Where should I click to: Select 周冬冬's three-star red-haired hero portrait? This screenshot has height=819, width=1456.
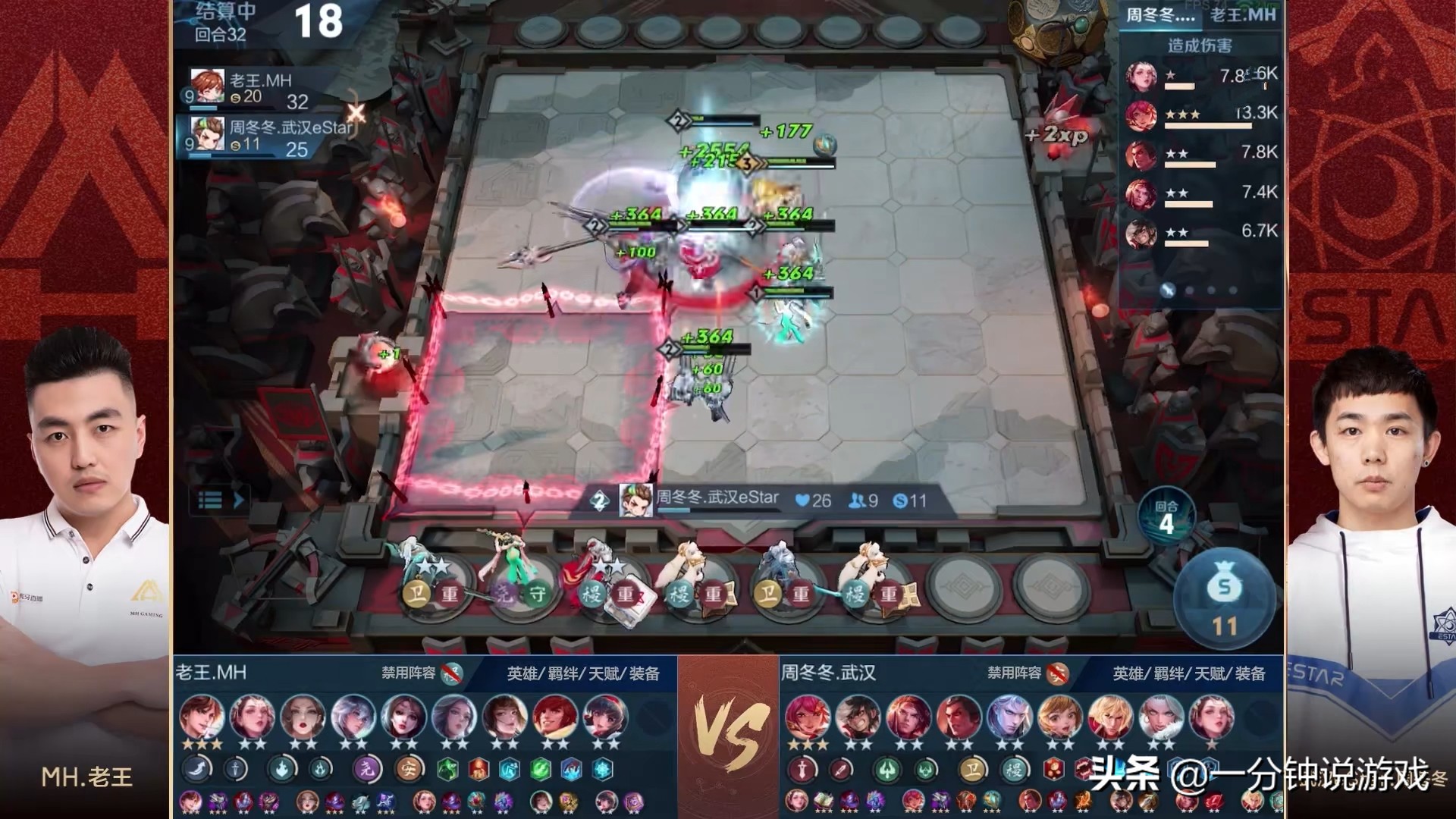(807, 718)
